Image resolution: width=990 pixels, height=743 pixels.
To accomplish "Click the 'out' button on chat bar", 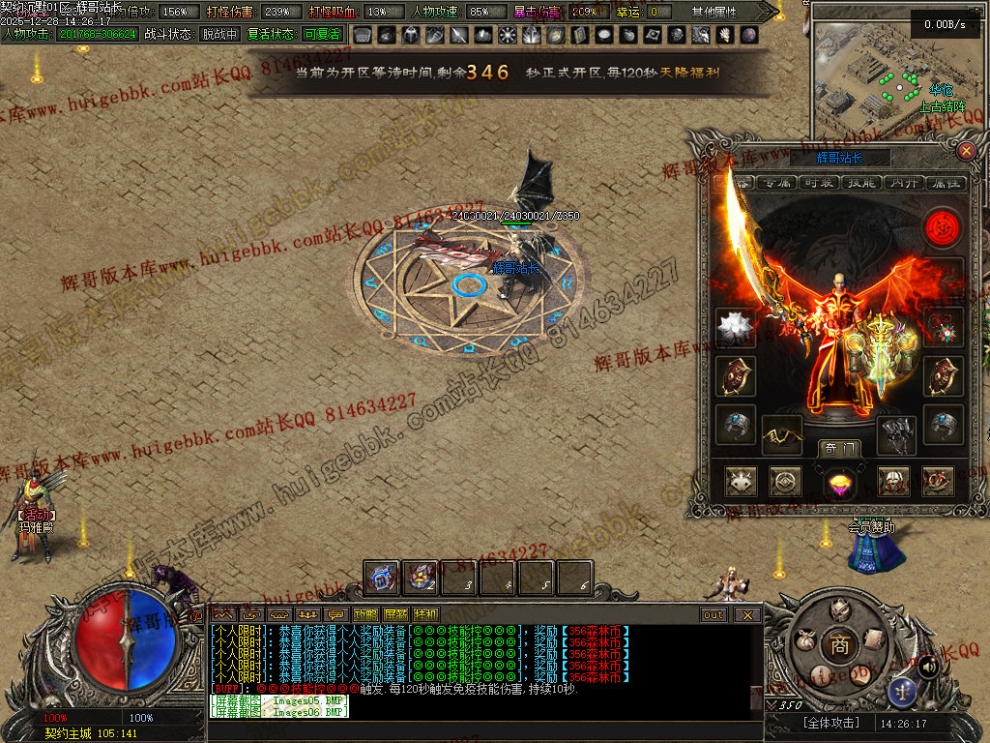I will tap(713, 614).
